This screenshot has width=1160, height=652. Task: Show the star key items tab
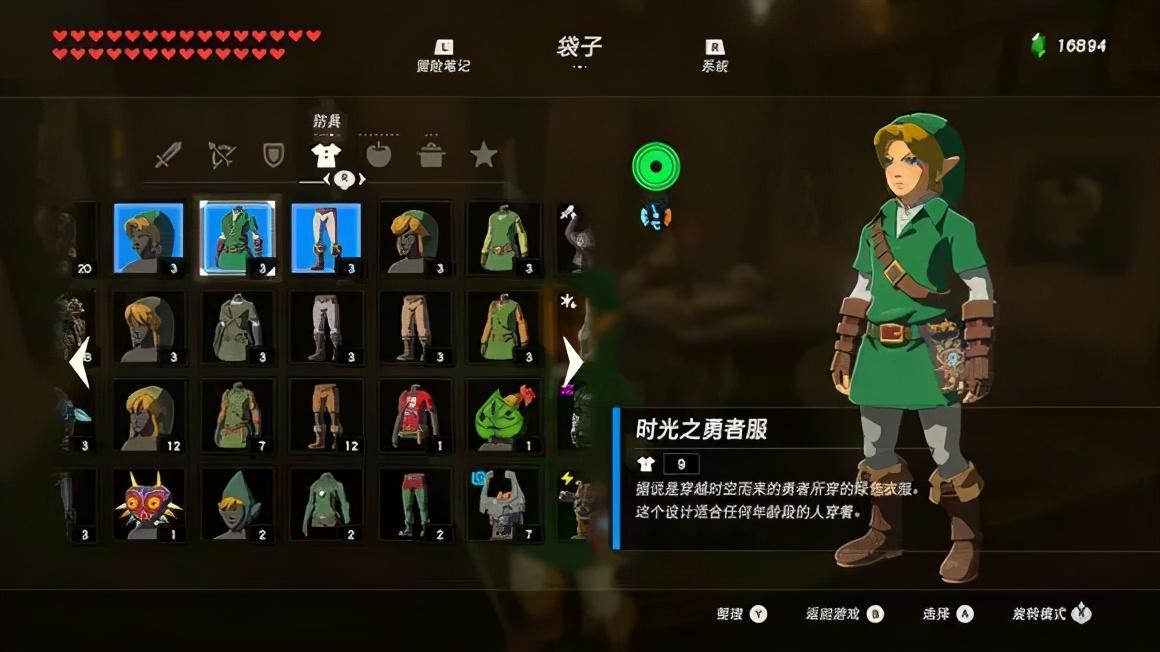[x=484, y=155]
